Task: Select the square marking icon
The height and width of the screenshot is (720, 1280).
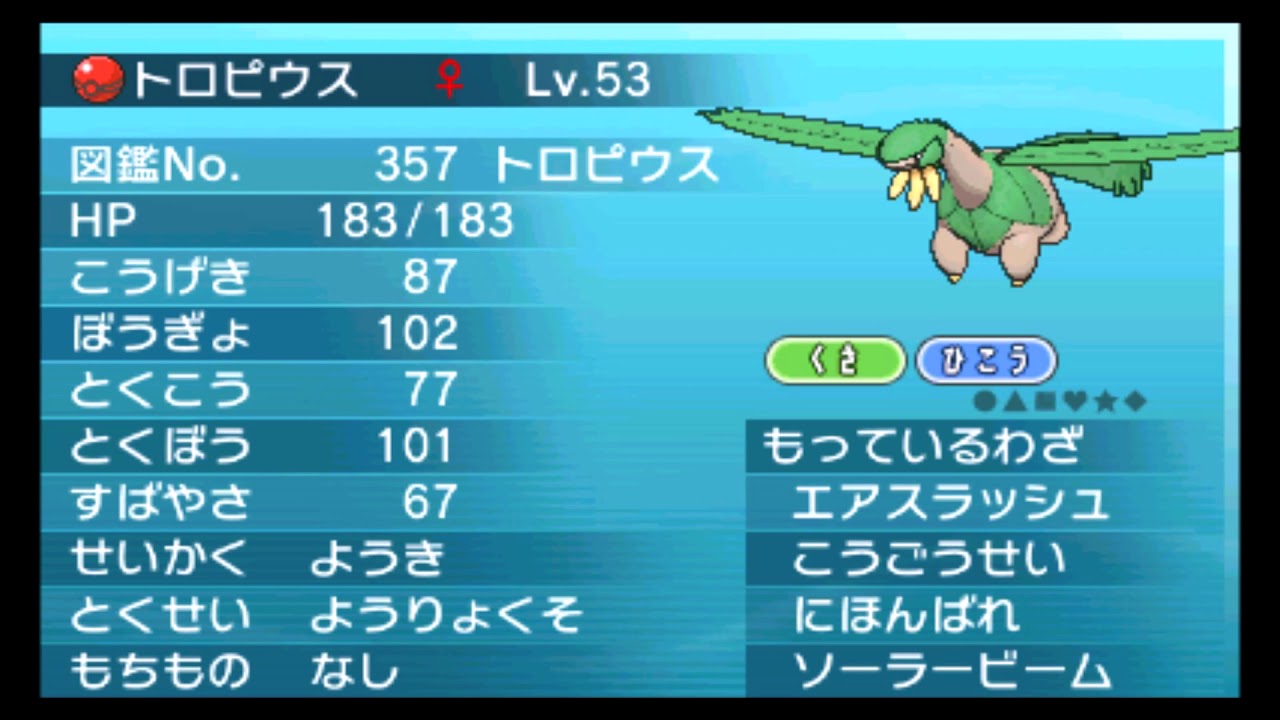Action: point(1045,399)
